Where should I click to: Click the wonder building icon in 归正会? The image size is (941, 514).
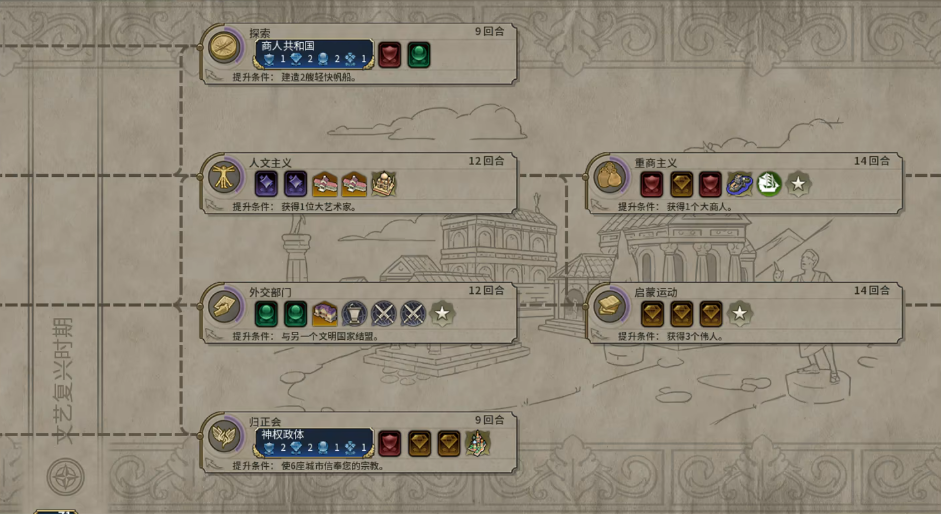click(478, 443)
